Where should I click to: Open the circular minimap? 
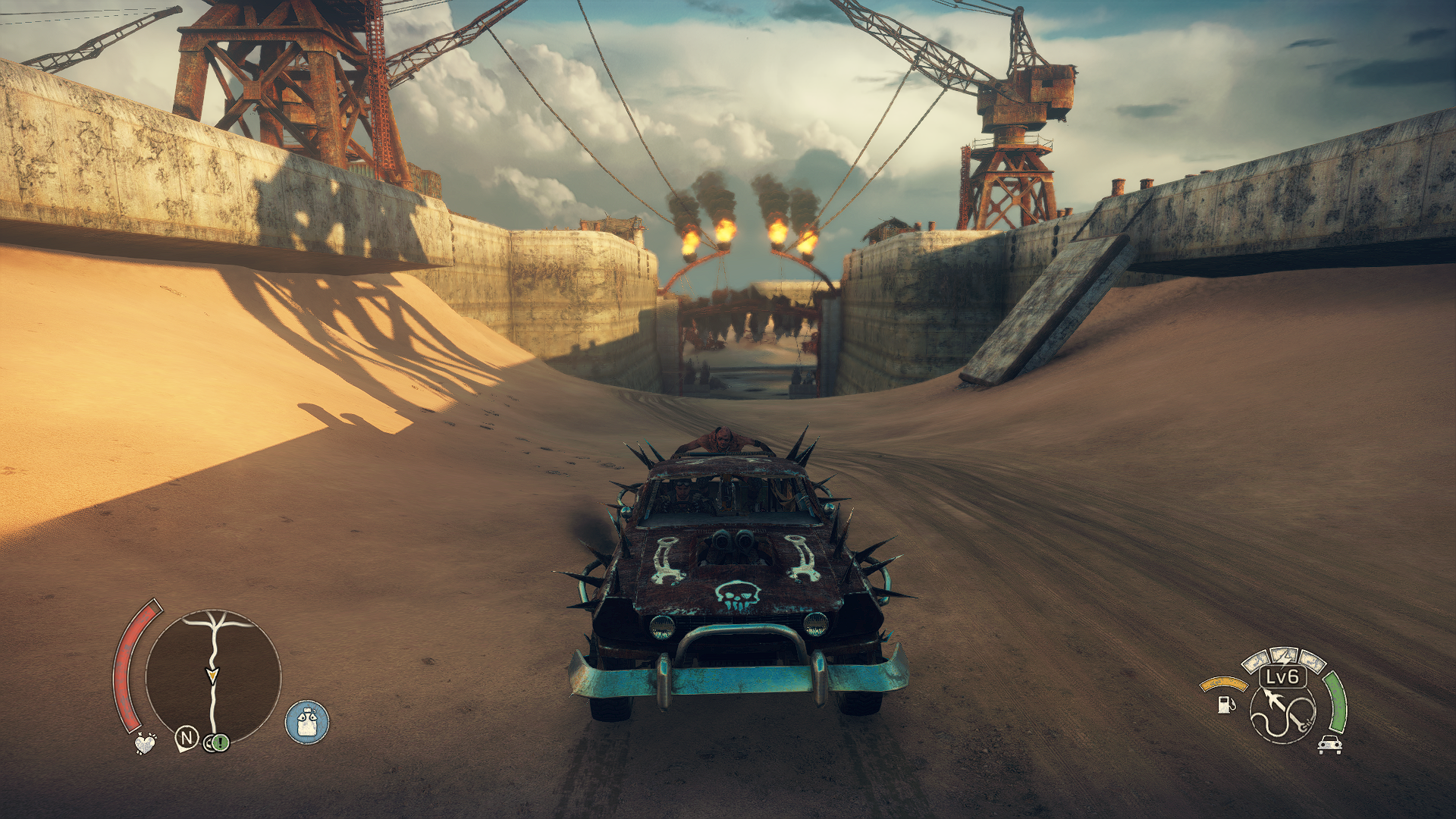(x=213, y=676)
